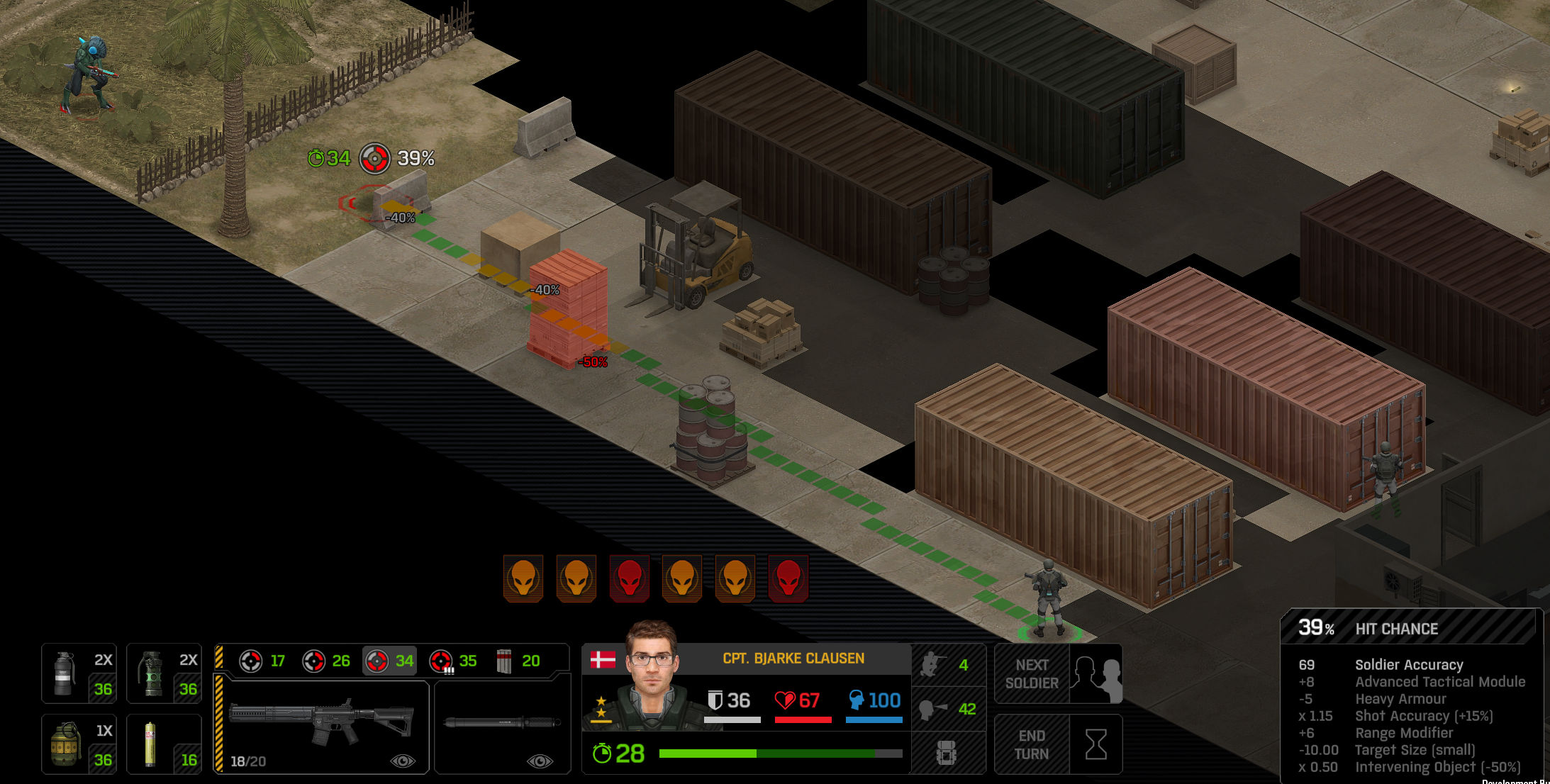Click the End Turn button
This screenshot has width=1550, height=784.
point(1057,744)
